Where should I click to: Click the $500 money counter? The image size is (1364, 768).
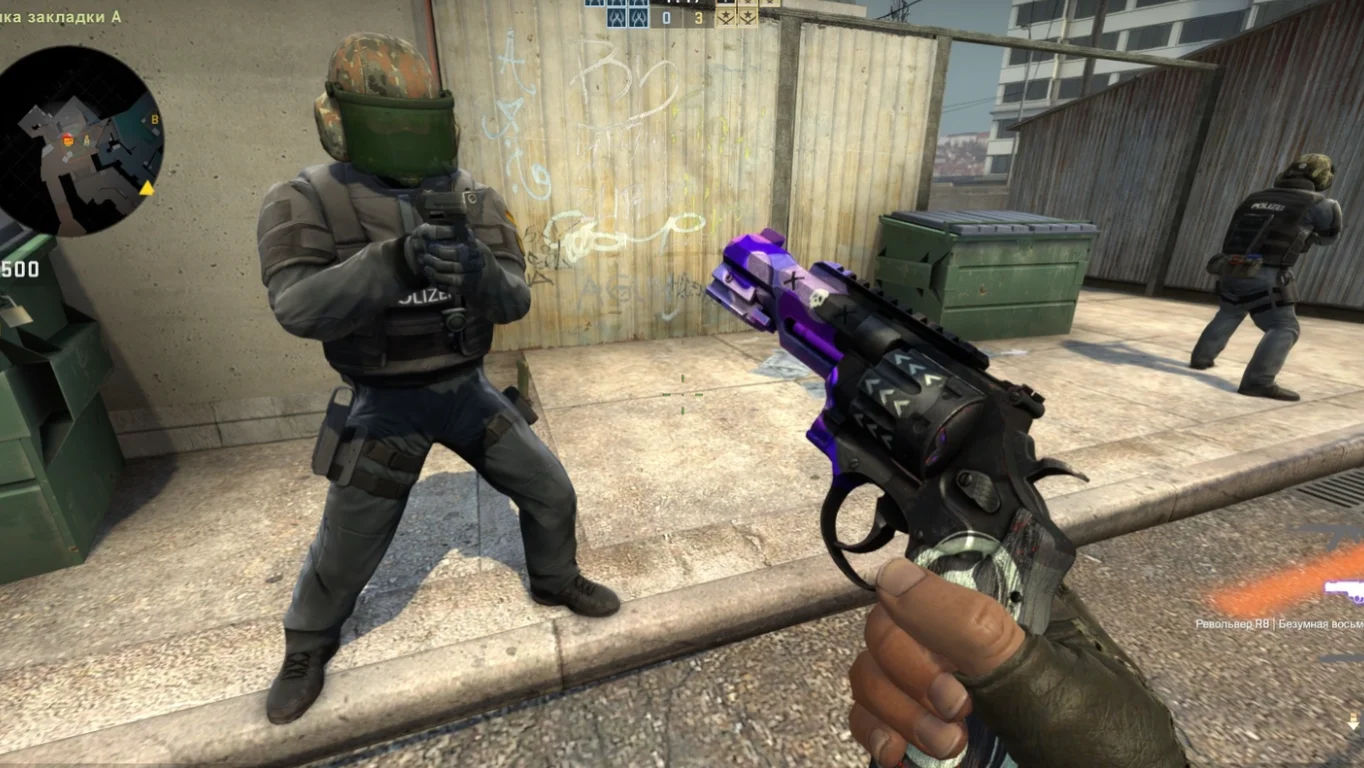[20, 268]
